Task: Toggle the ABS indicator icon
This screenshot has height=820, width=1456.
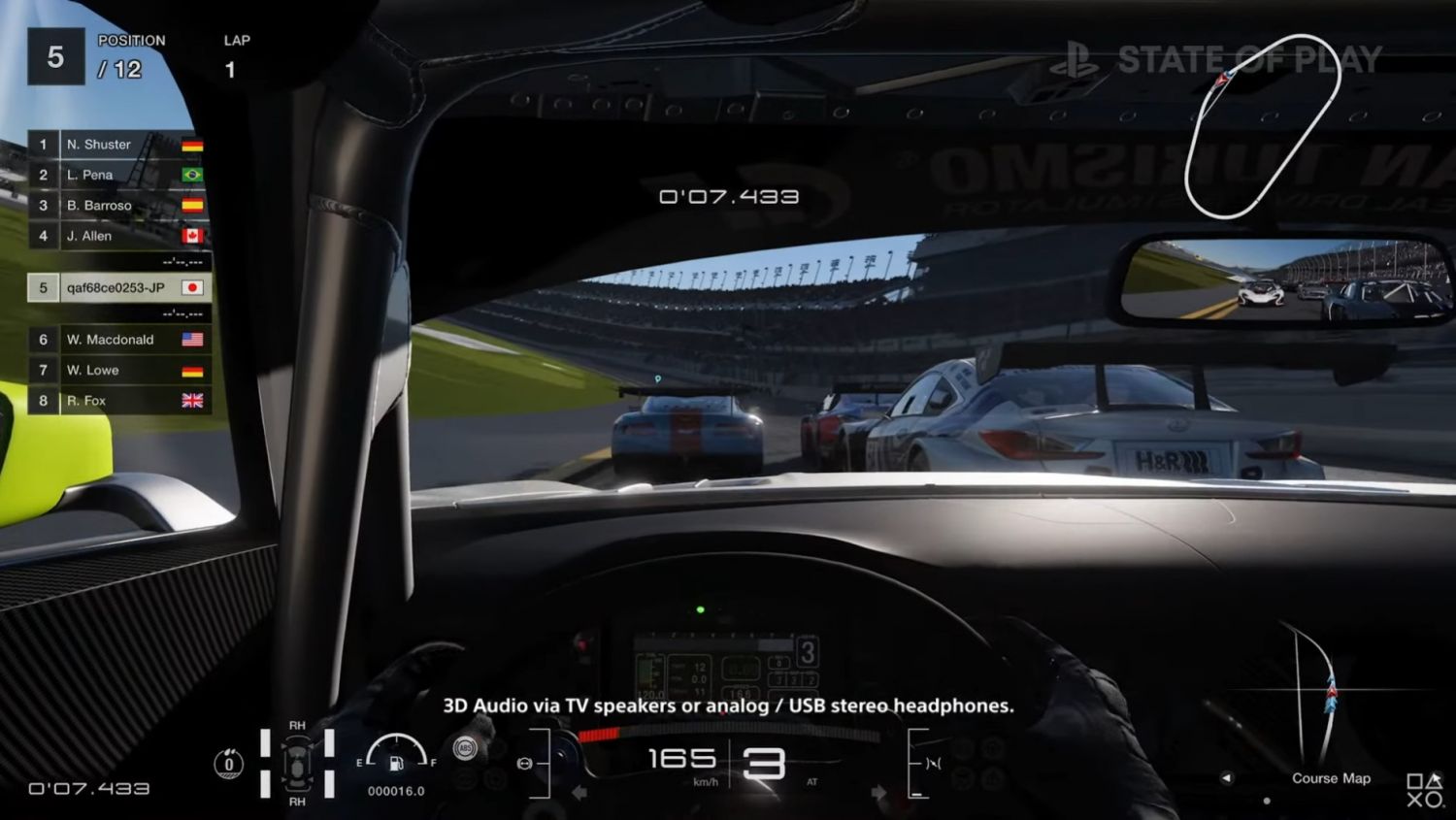Action: (x=465, y=748)
